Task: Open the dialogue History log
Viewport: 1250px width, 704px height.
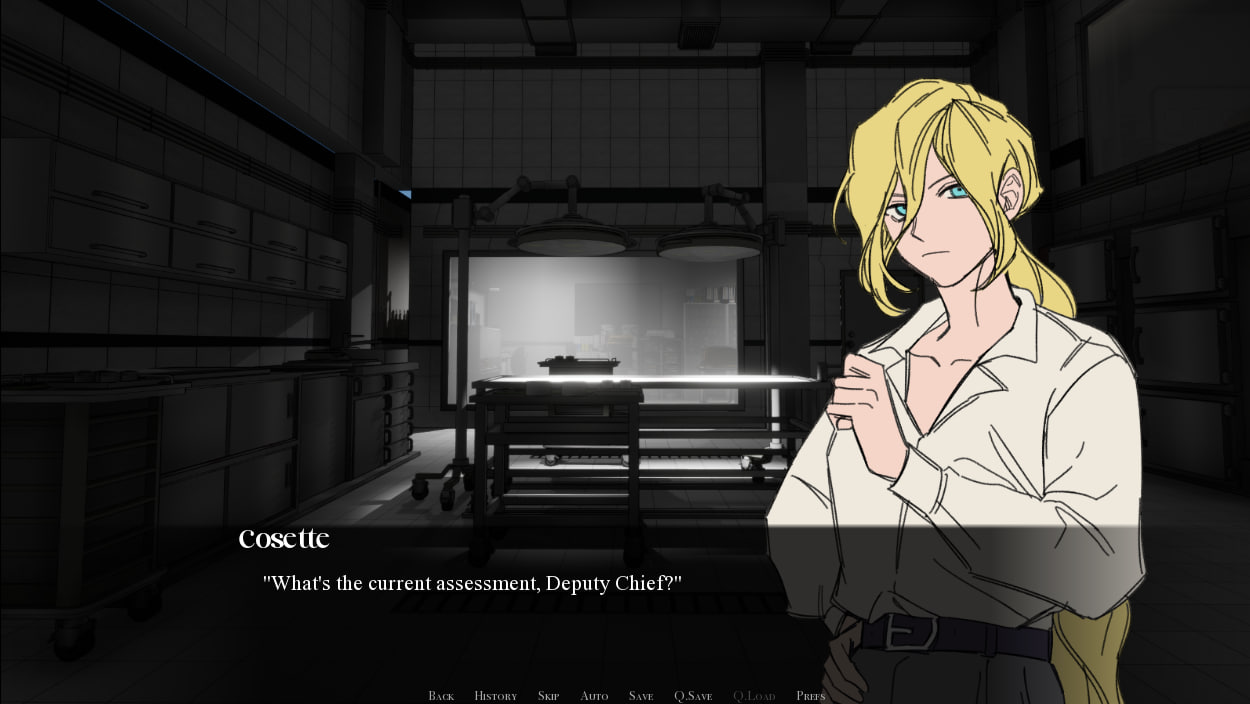Action: (x=495, y=696)
